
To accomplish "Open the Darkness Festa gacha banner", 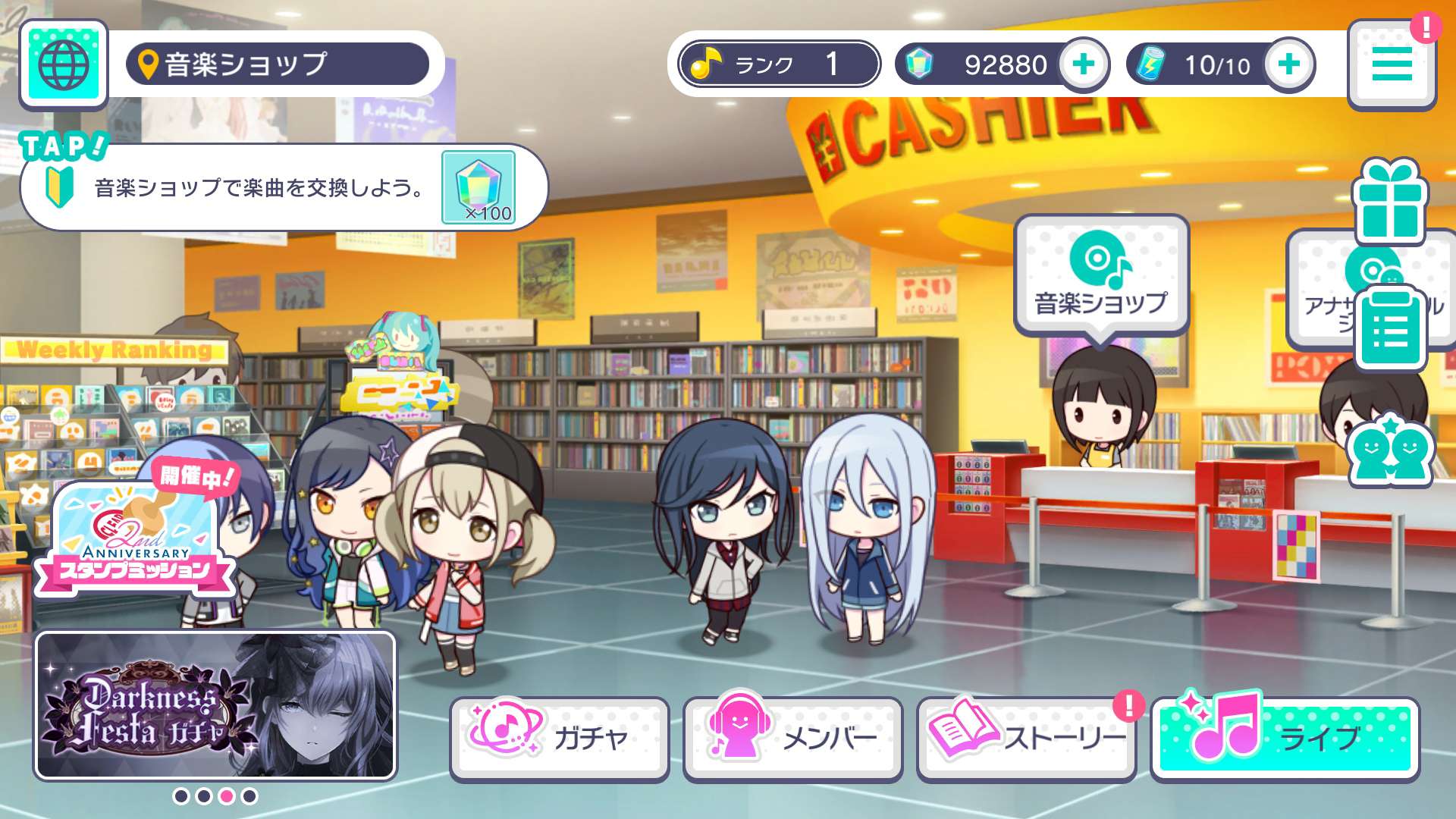I will [215, 705].
